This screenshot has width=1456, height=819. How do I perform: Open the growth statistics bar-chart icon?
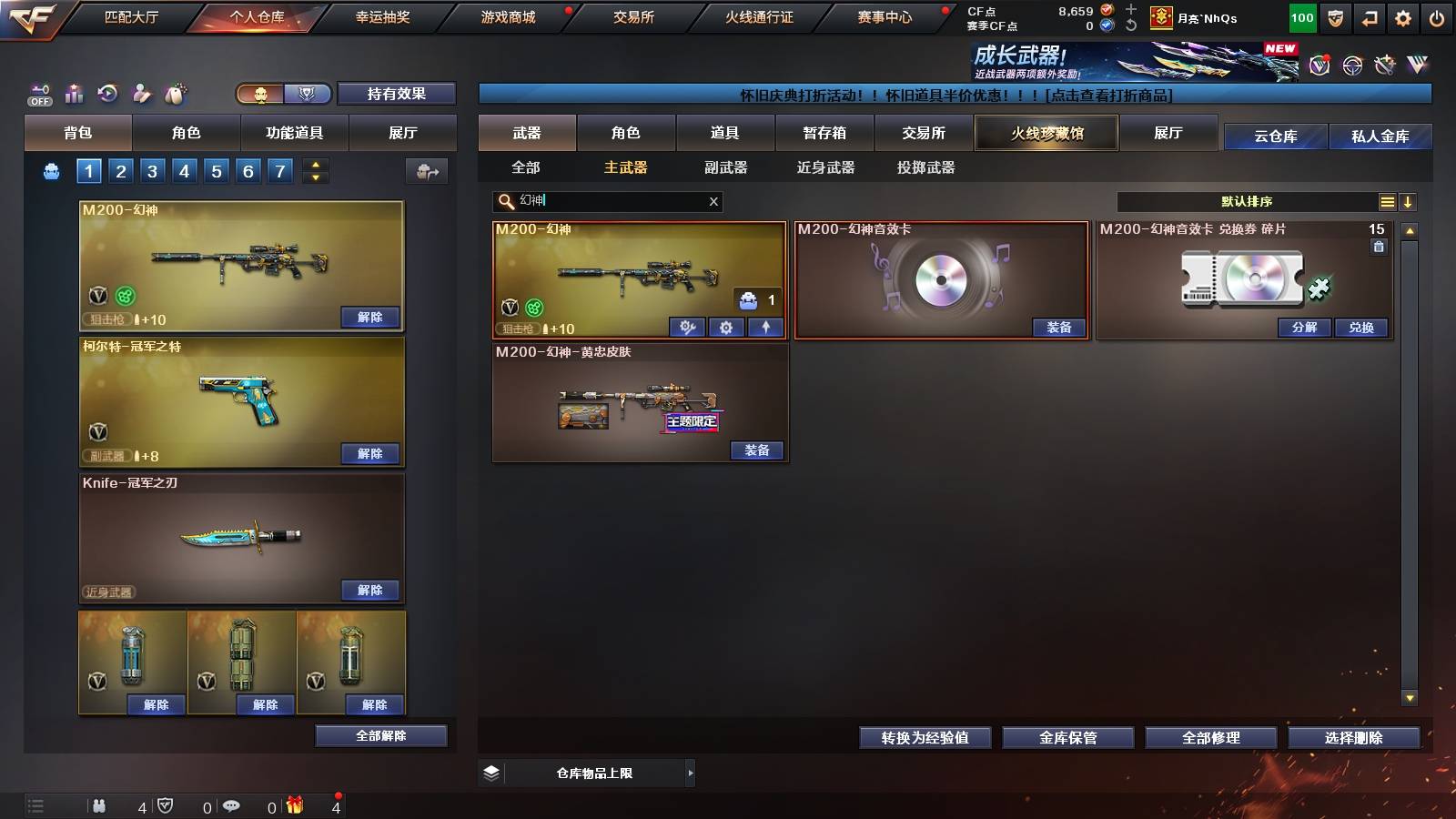[74, 94]
